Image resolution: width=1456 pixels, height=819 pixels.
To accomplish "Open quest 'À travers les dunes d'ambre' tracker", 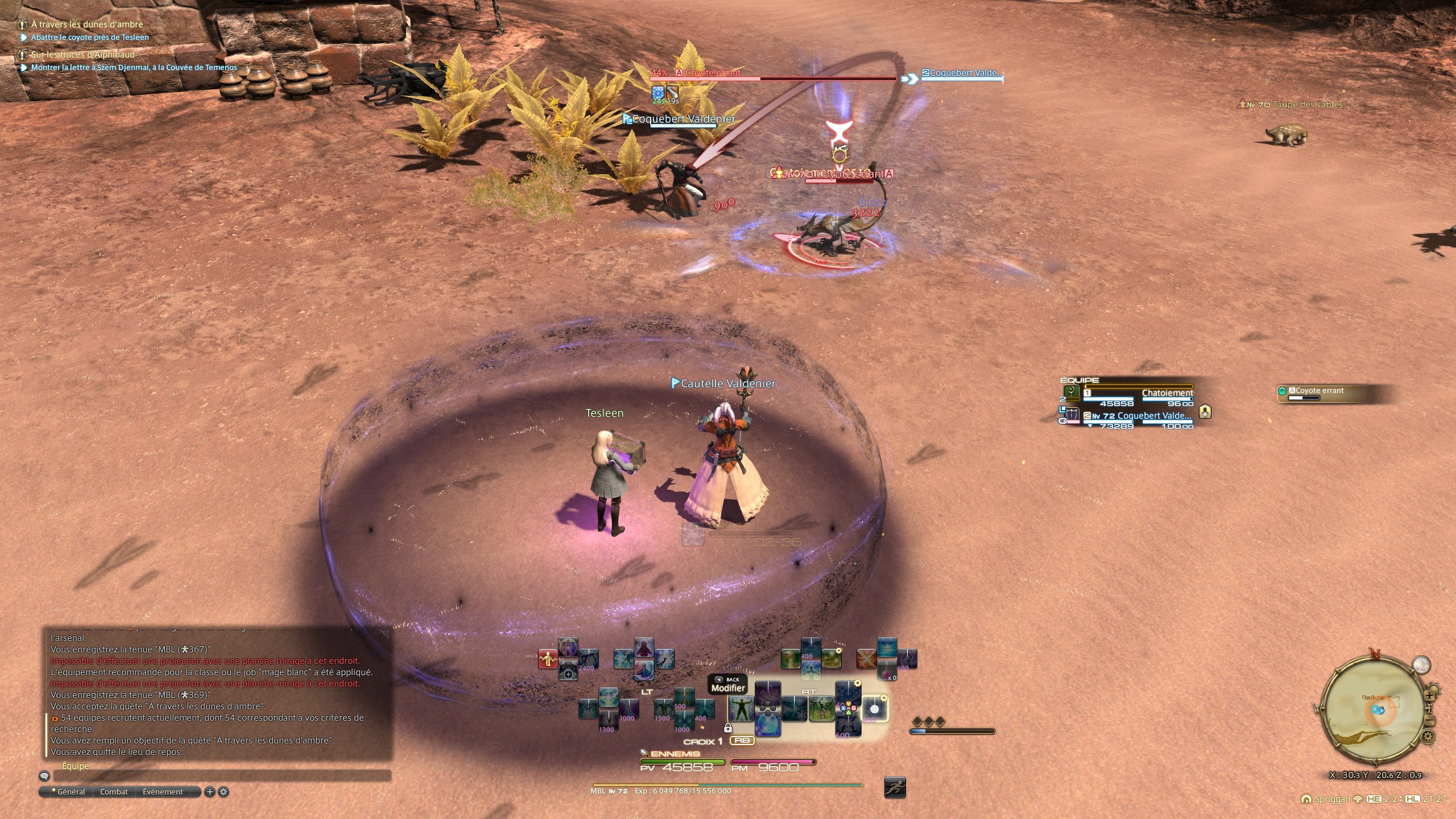I will pyautogui.click(x=86, y=24).
